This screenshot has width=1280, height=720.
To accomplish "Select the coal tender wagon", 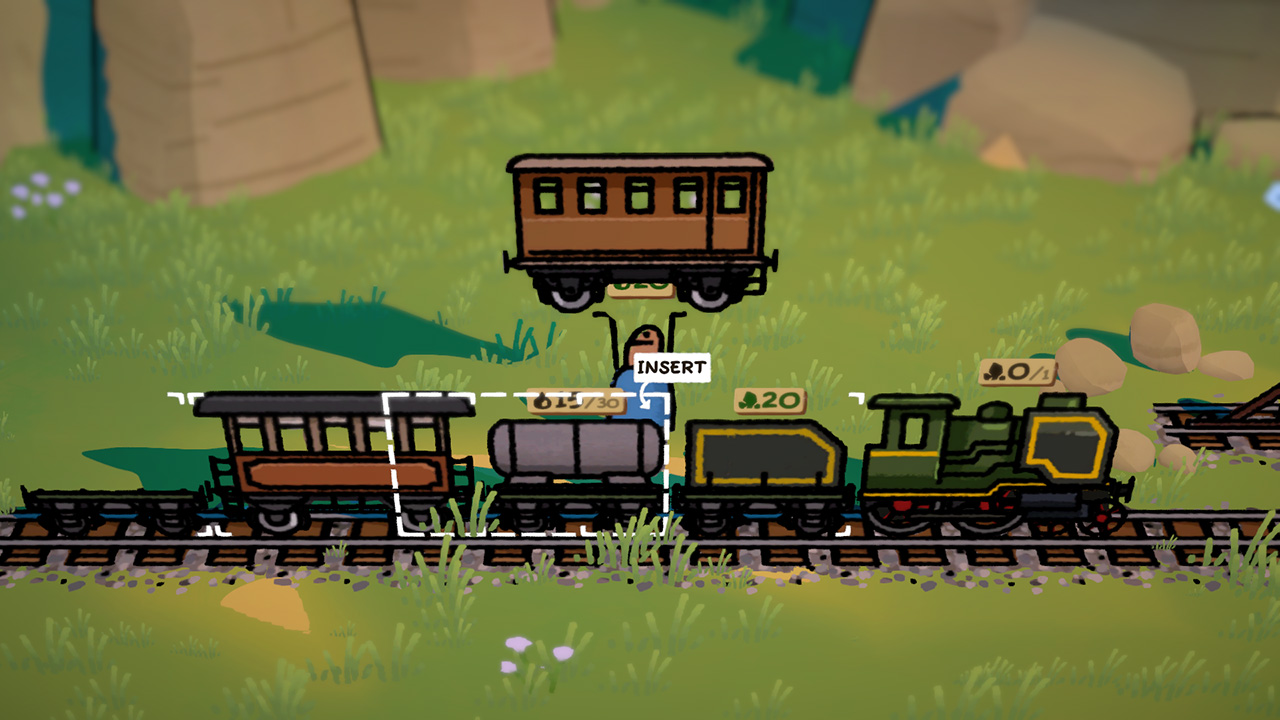I will [x=770, y=465].
